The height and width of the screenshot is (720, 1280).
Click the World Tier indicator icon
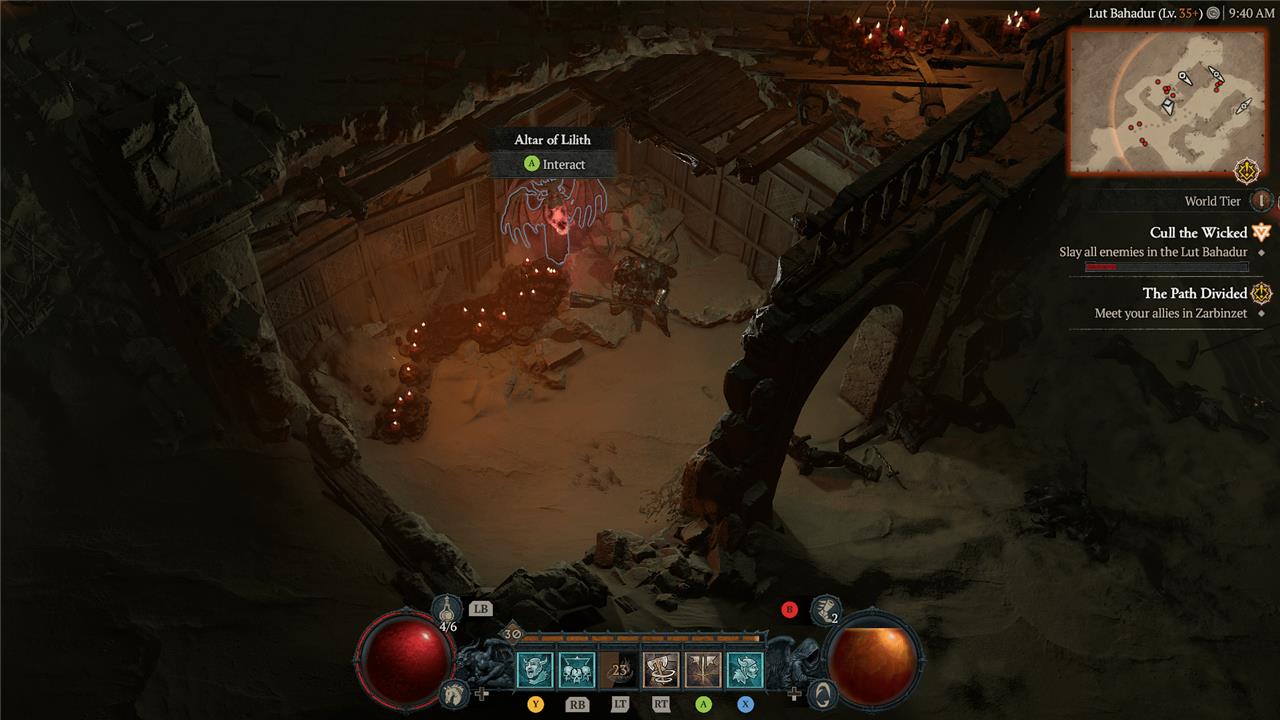(x=1262, y=201)
